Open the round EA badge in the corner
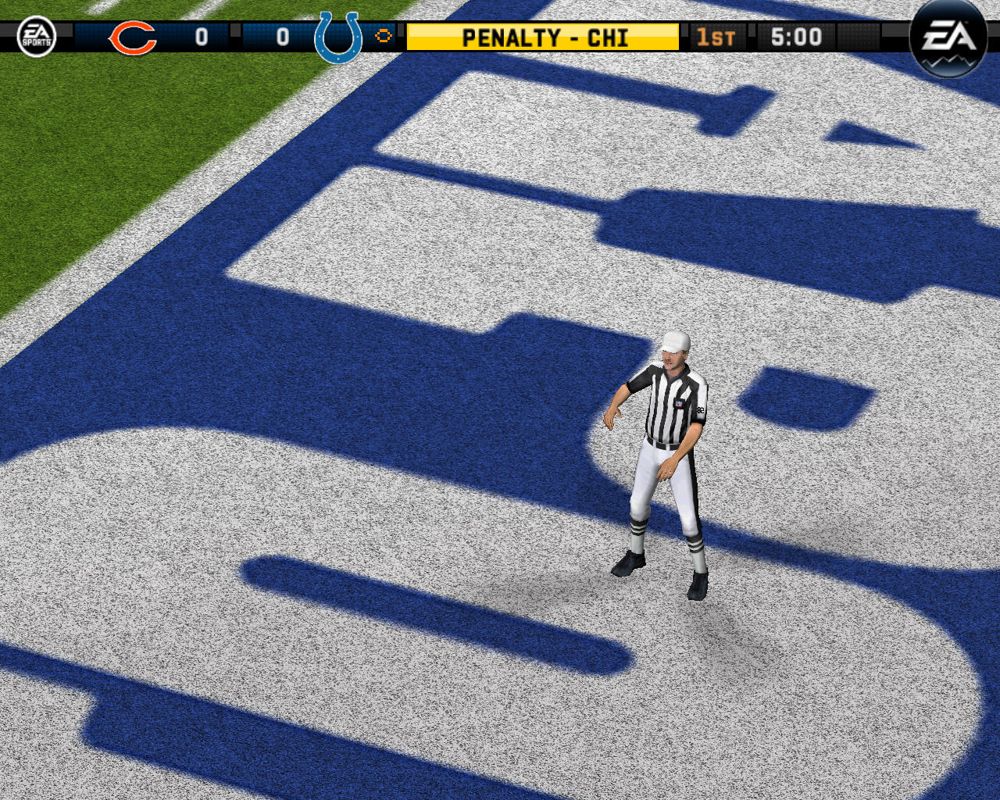Viewport: 1000px width, 800px height. (x=947, y=38)
